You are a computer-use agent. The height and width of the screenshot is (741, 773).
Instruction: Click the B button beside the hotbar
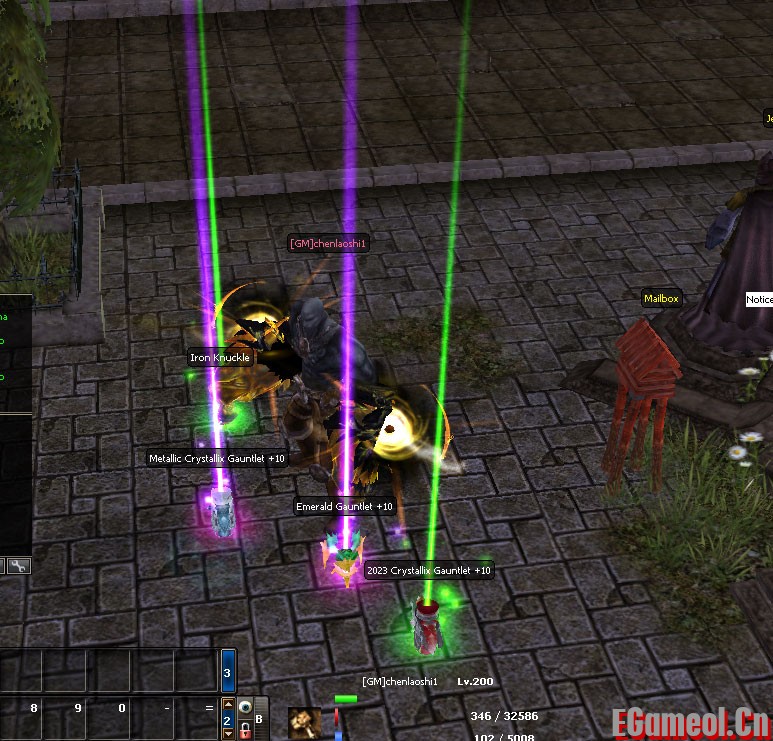click(x=259, y=718)
